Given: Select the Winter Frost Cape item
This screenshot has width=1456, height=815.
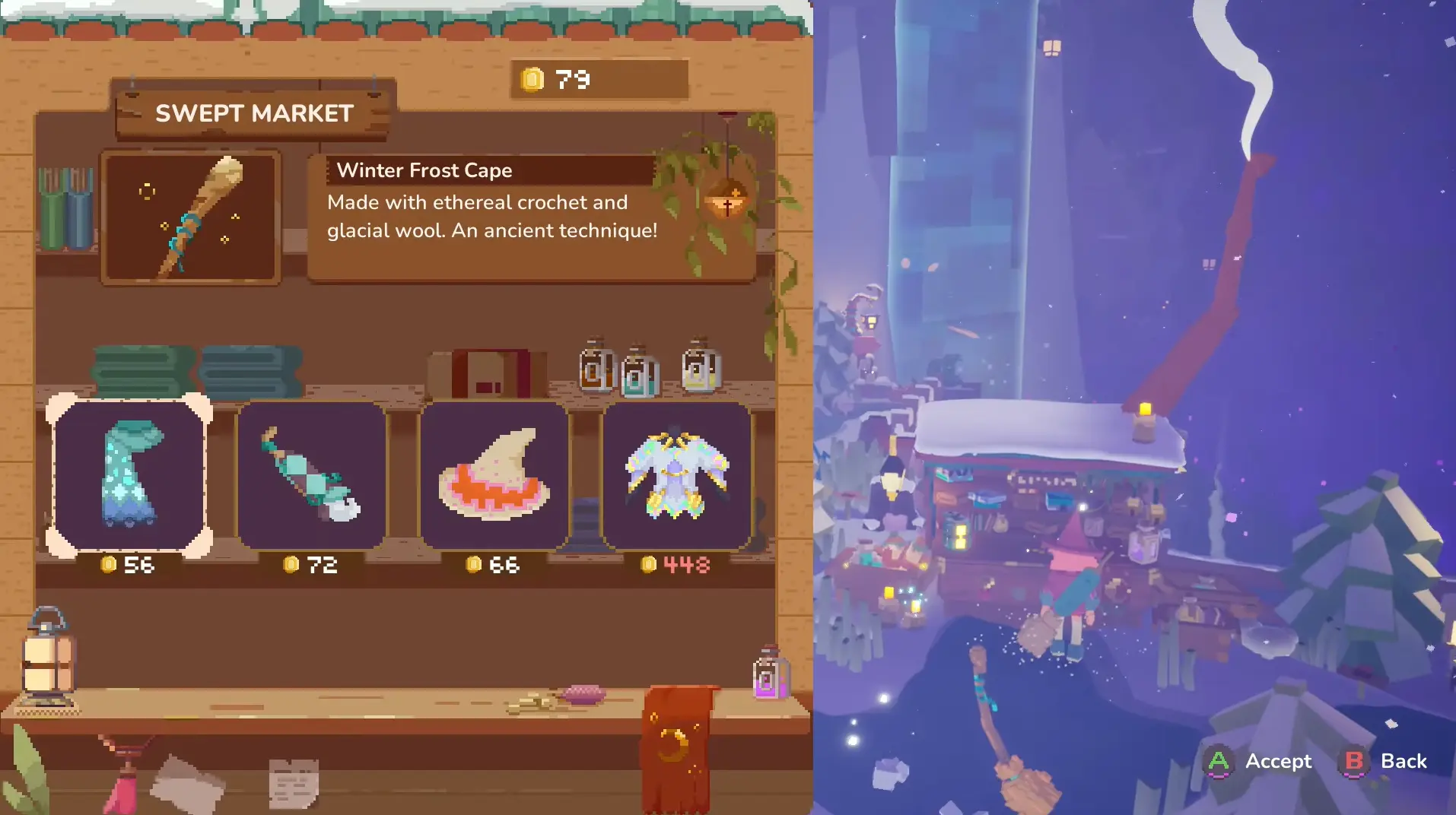Looking at the screenshot, I should coord(129,476).
